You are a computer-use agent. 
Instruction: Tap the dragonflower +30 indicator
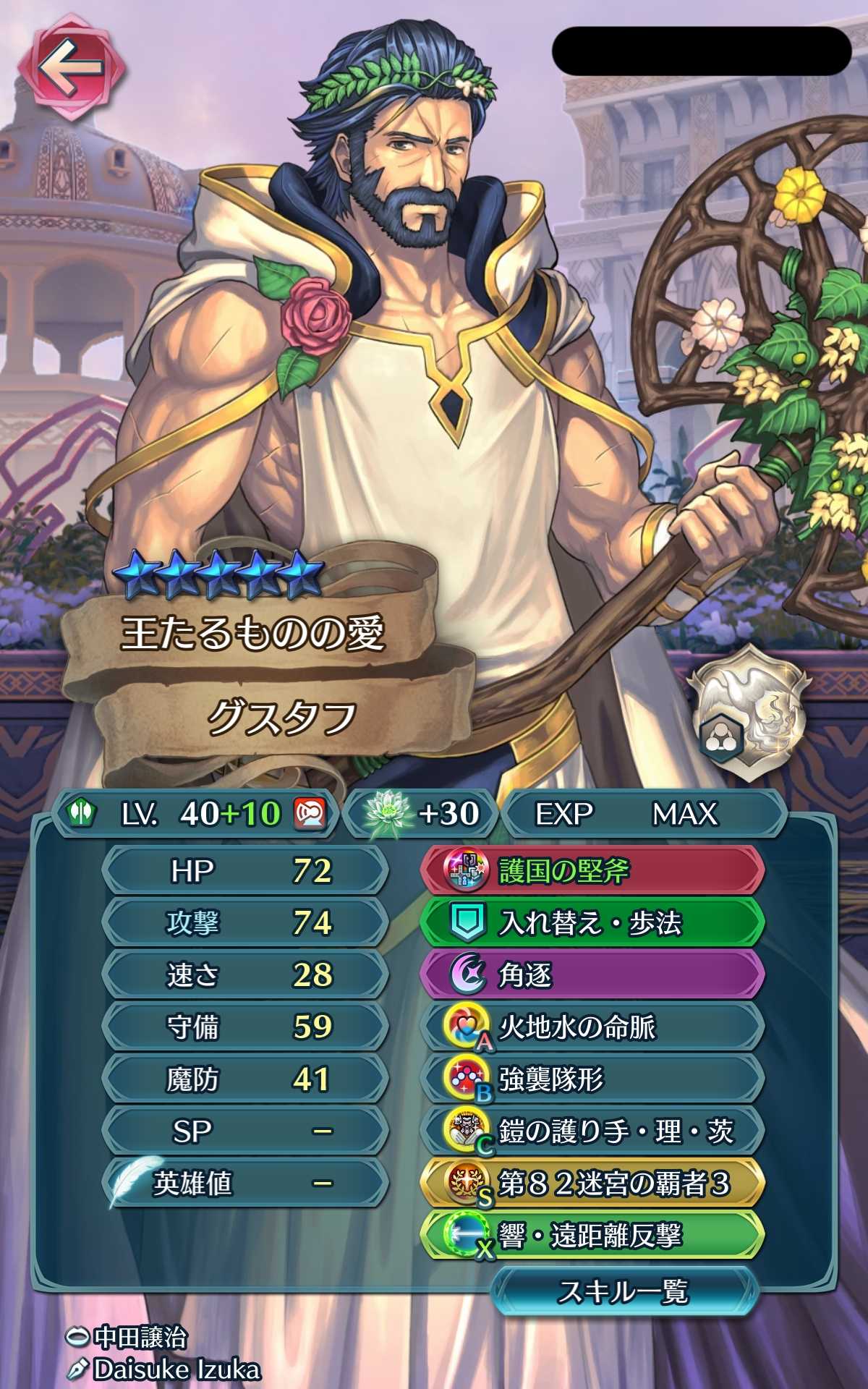pos(422,814)
